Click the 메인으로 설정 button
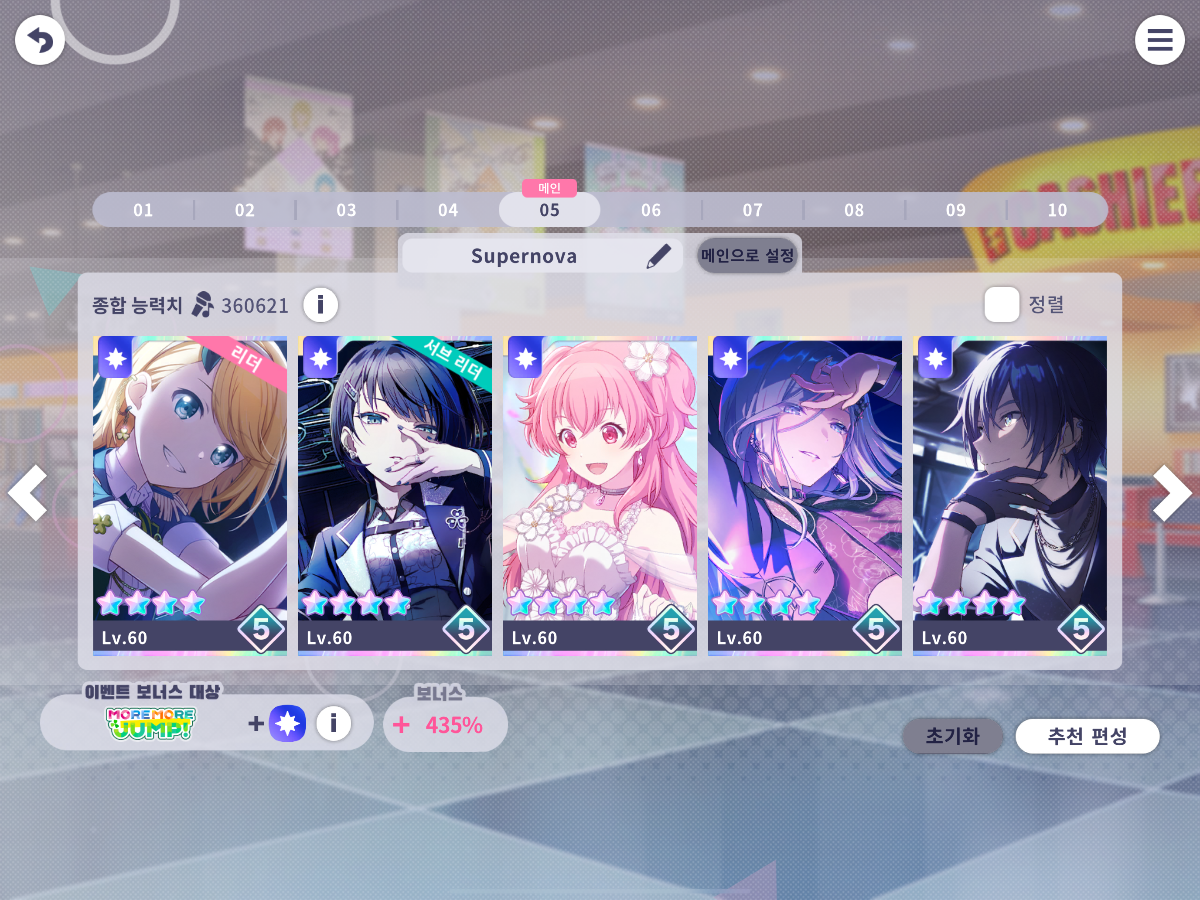 click(748, 256)
